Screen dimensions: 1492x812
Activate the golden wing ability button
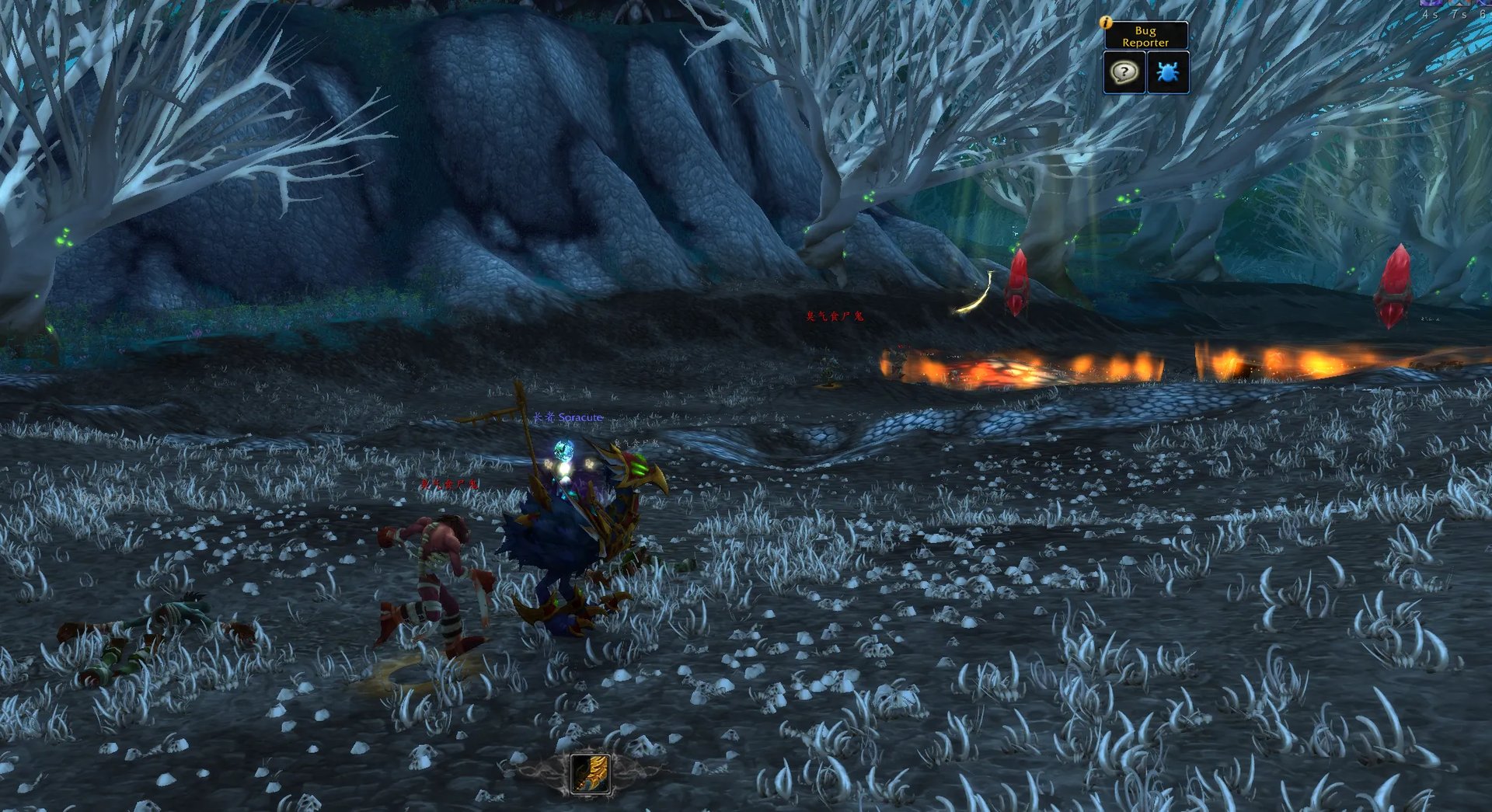(591, 773)
